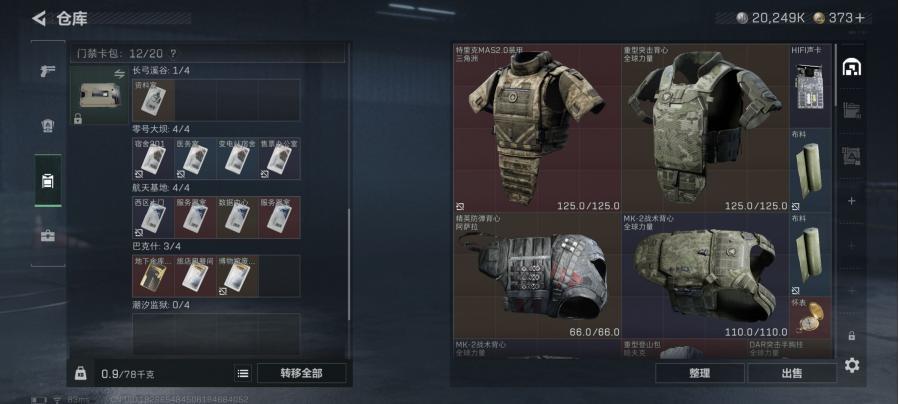Select the 精英防弹背心 elite bulletproof vest
This screenshot has width=900, height=404.
[x=536, y=275]
